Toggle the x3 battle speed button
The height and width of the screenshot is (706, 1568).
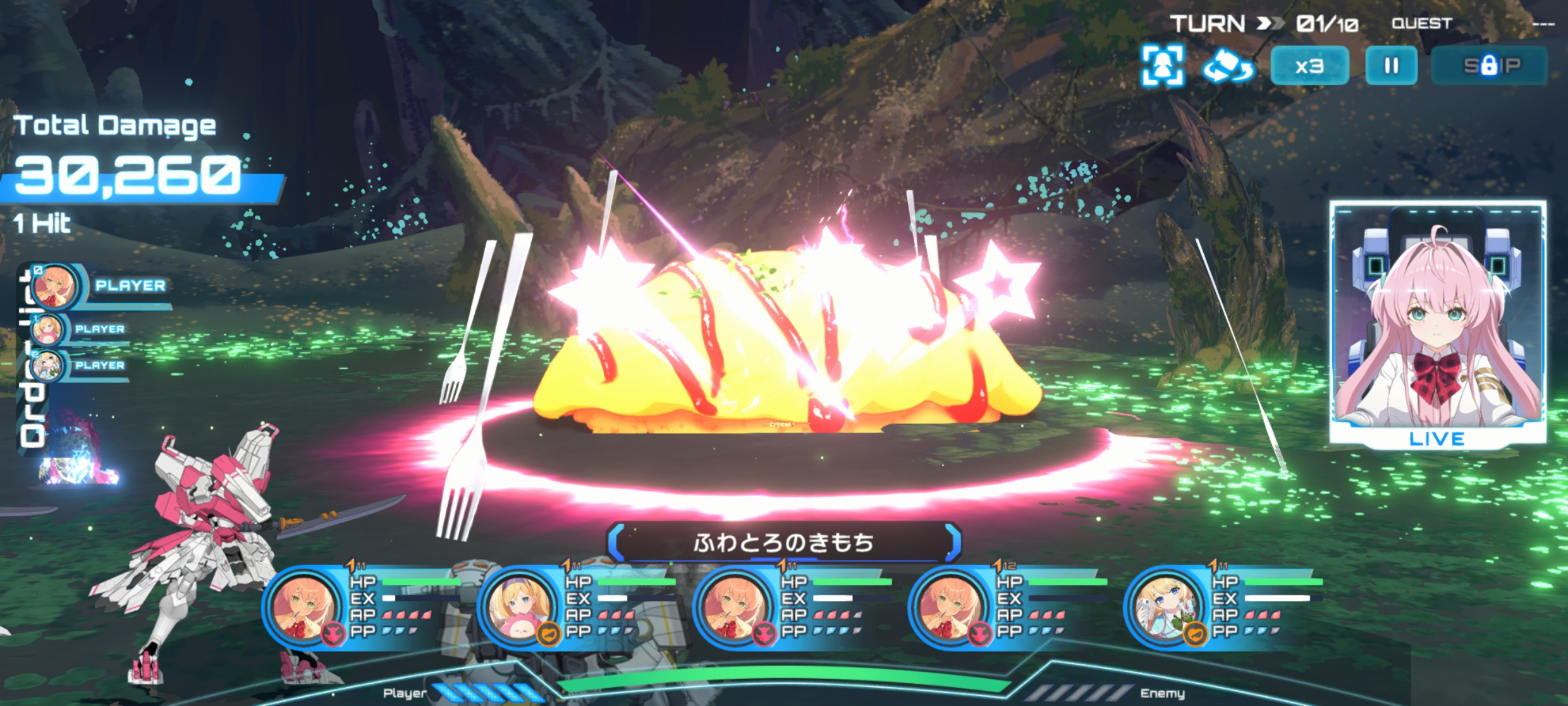tap(1309, 66)
